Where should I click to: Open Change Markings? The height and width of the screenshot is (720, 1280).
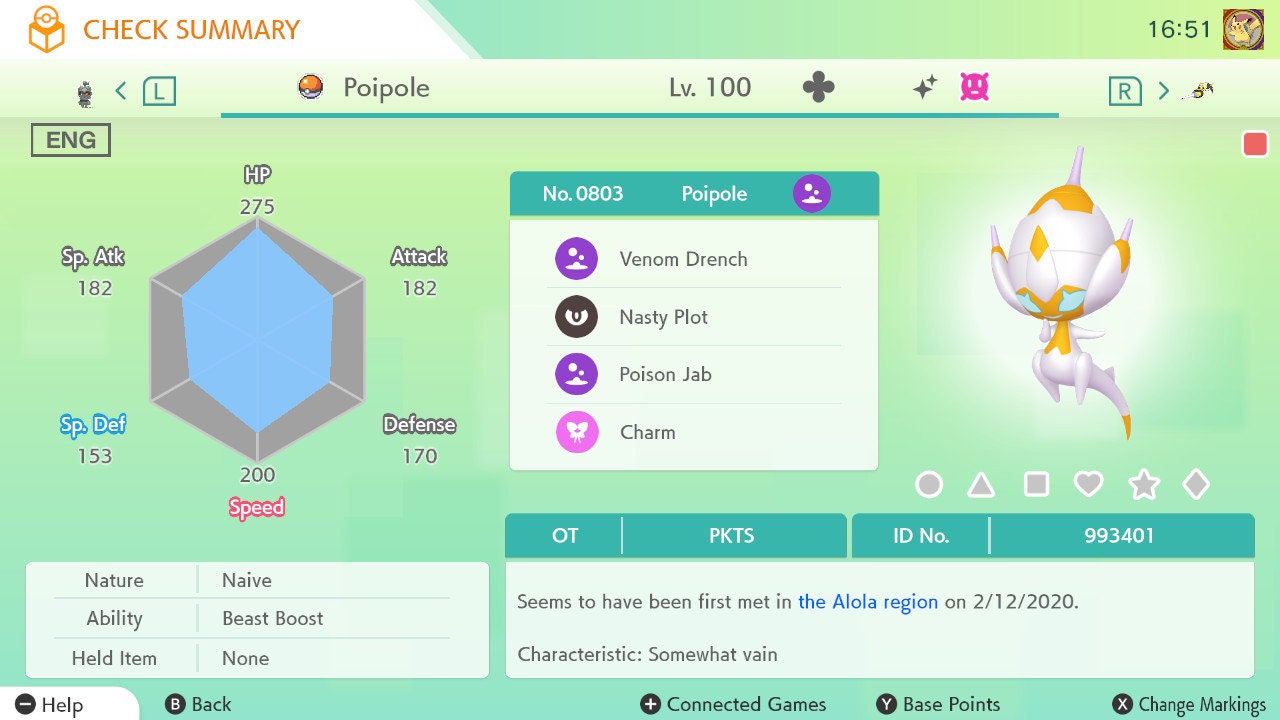click(x=1189, y=704)
